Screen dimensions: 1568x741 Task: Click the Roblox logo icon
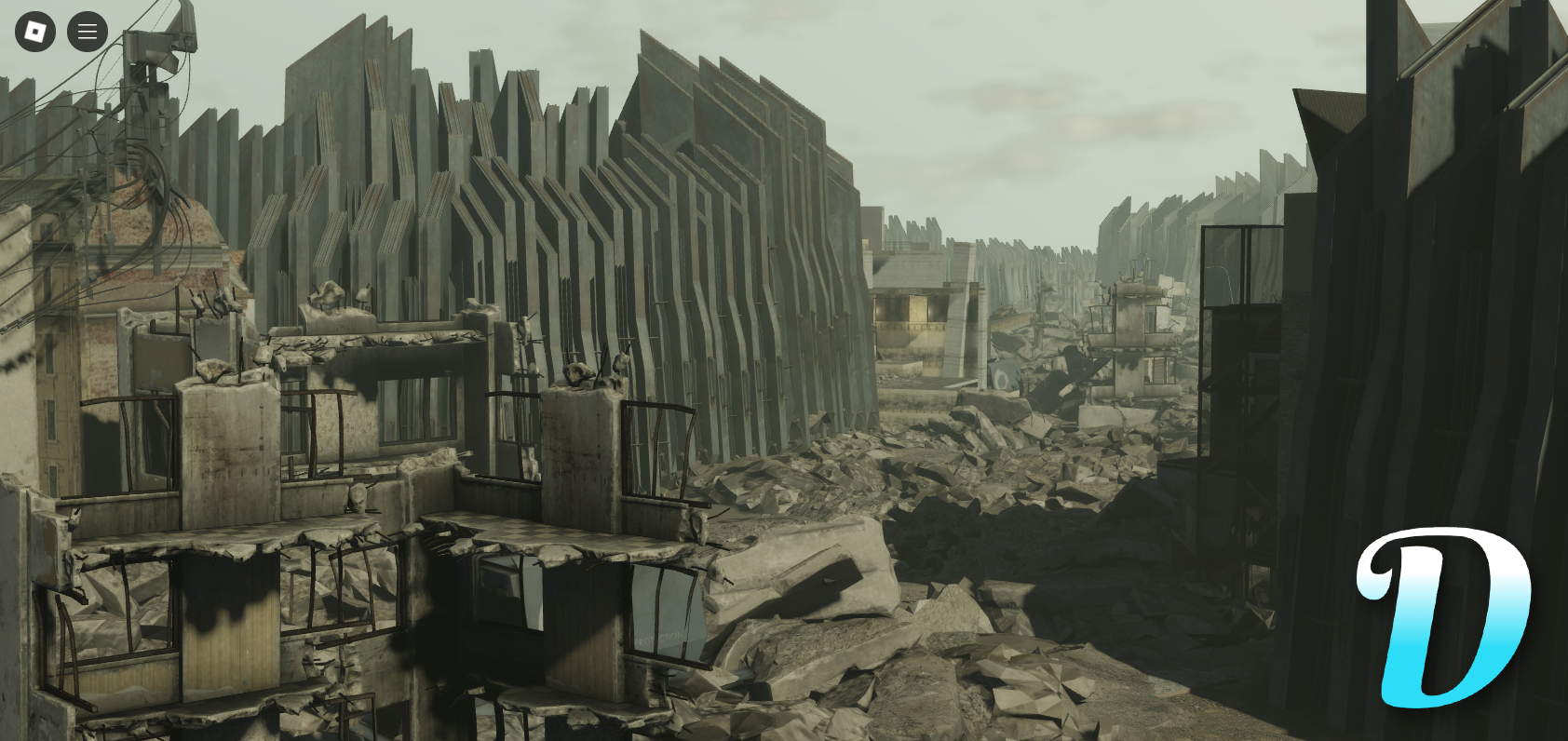[x=34, y=31]
